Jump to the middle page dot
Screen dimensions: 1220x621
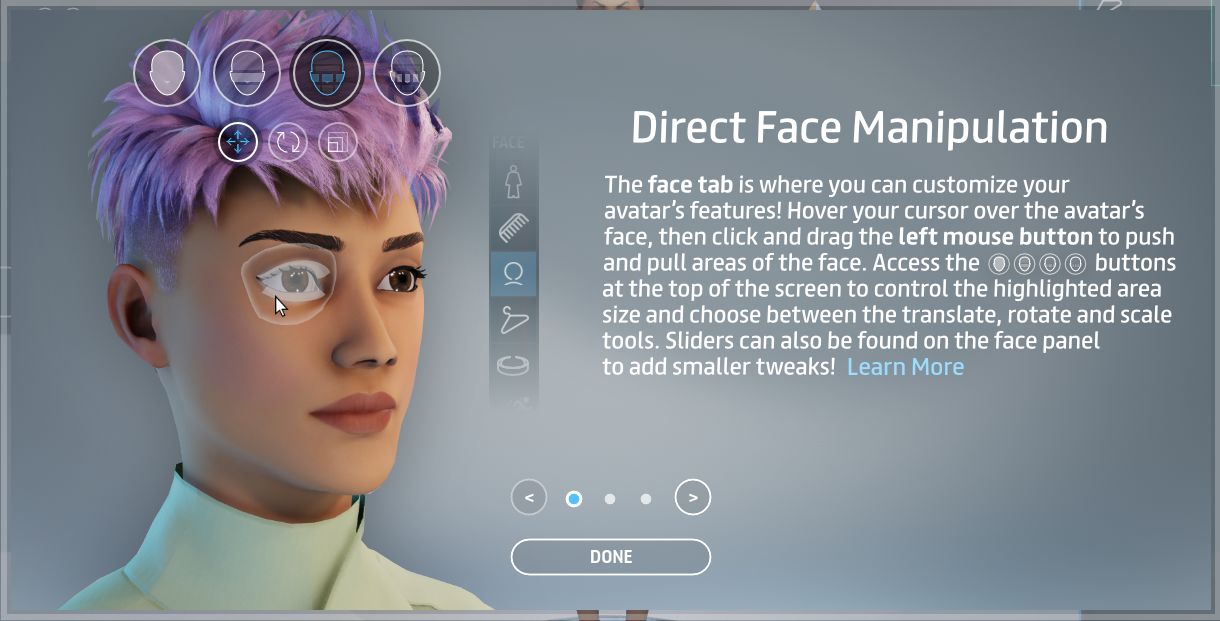click(x=610, y=498)
